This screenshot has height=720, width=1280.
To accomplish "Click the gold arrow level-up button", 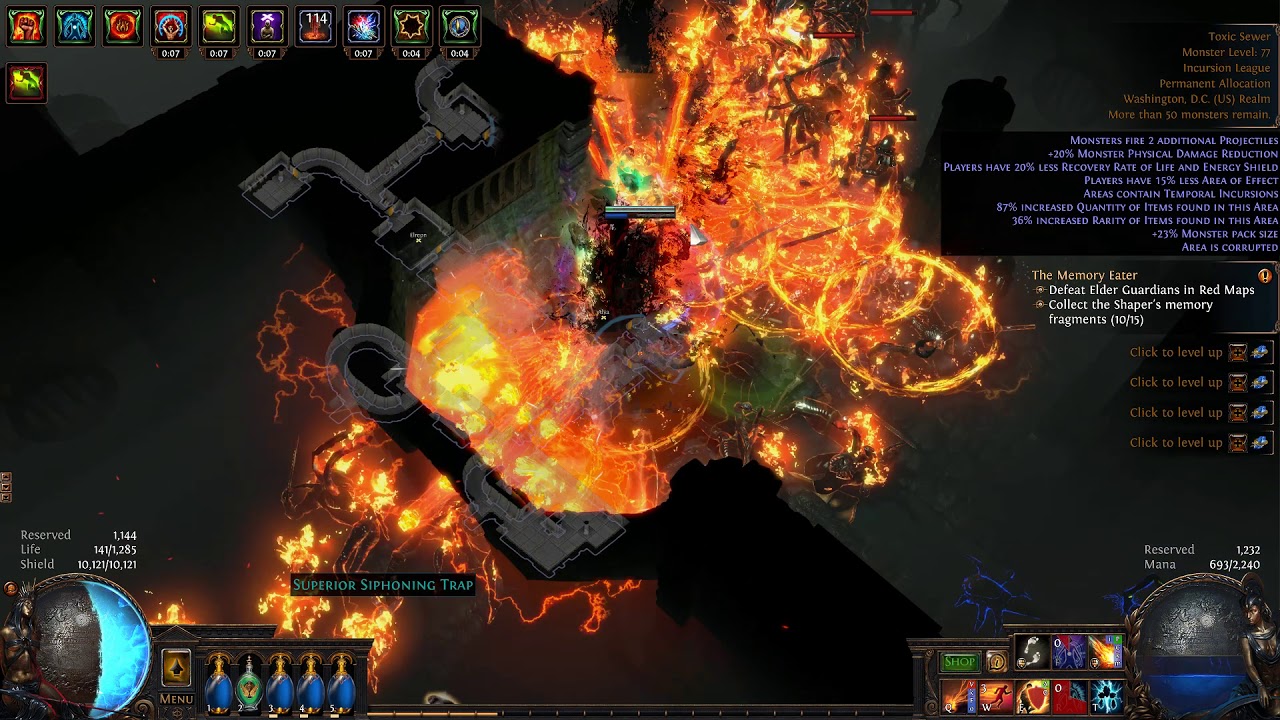I will click(x=176, y=667).
